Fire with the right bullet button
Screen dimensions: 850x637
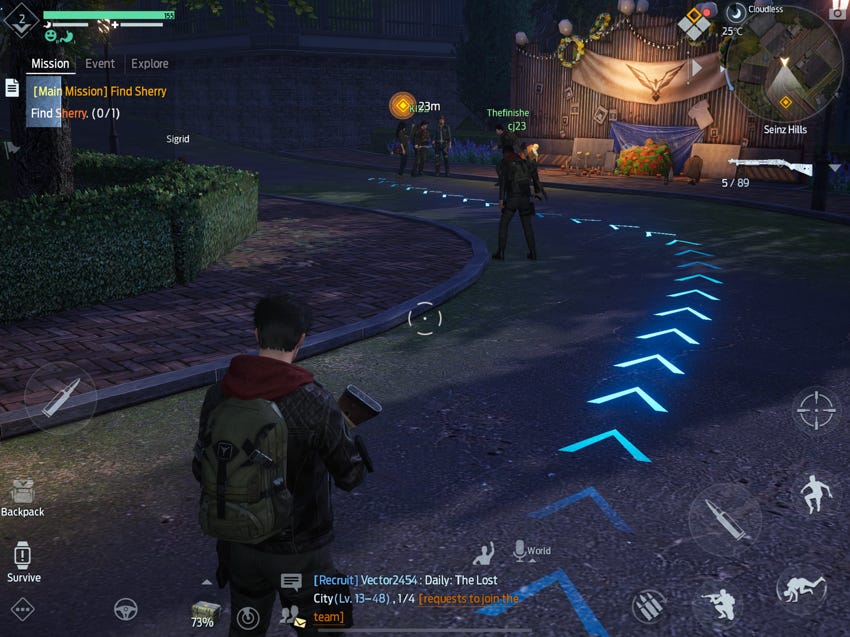[724, 519]
